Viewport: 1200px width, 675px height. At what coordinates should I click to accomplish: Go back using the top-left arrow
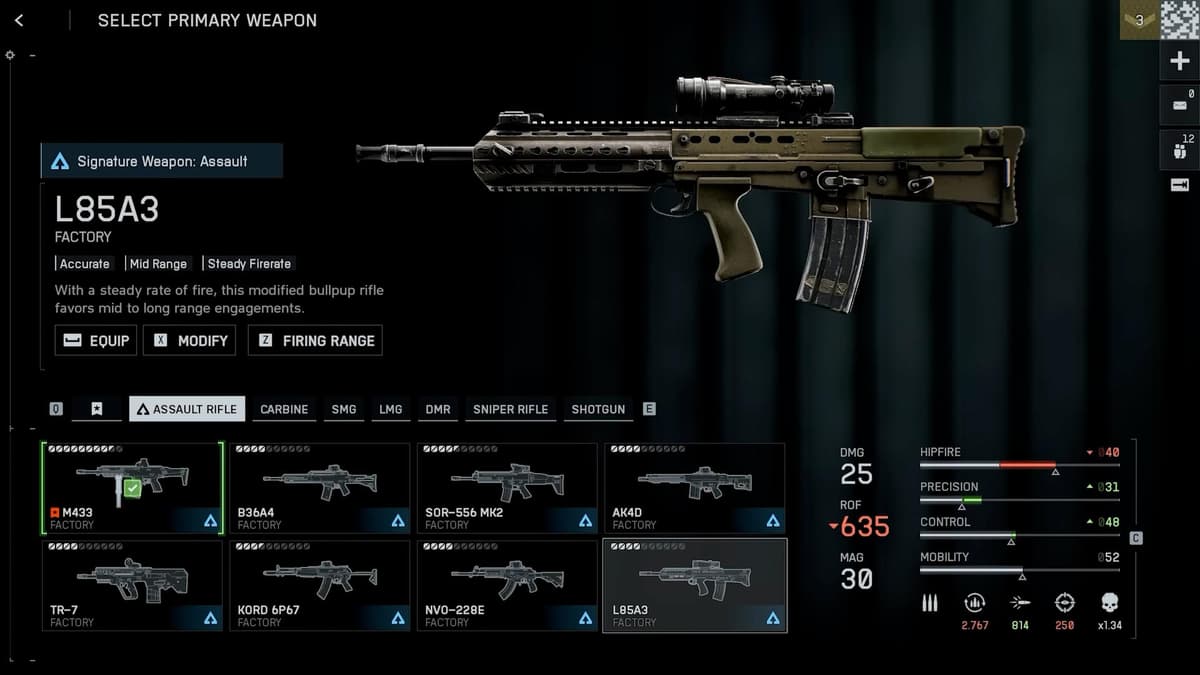pos(19,21)
